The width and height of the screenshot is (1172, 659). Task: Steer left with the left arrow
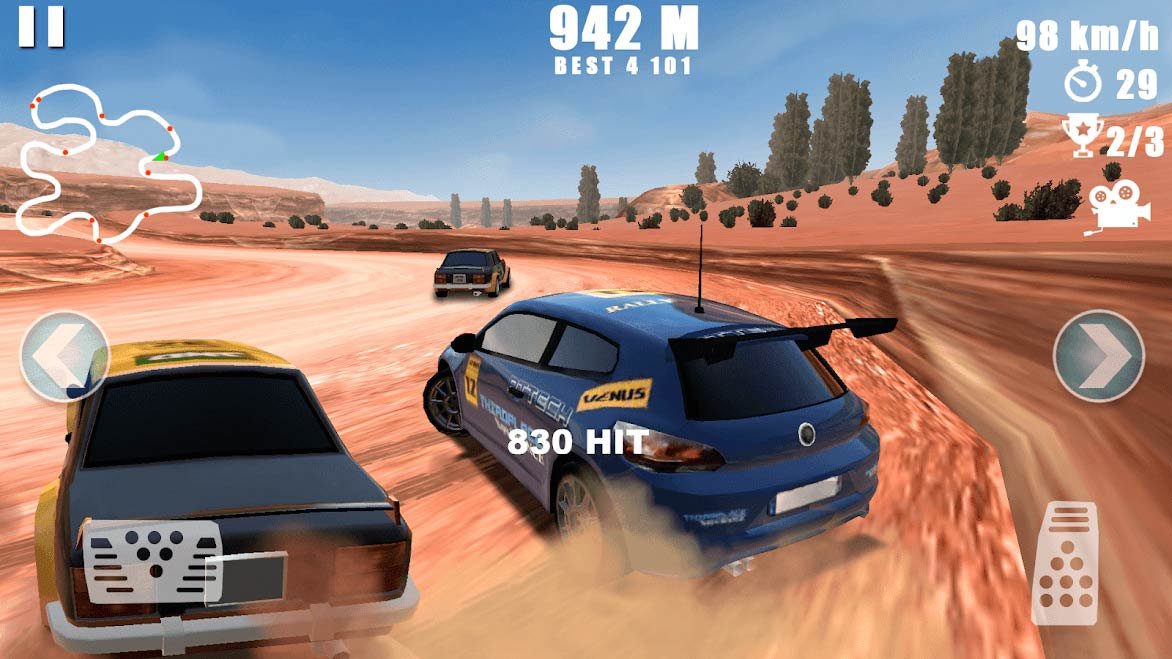pos(64,357)
